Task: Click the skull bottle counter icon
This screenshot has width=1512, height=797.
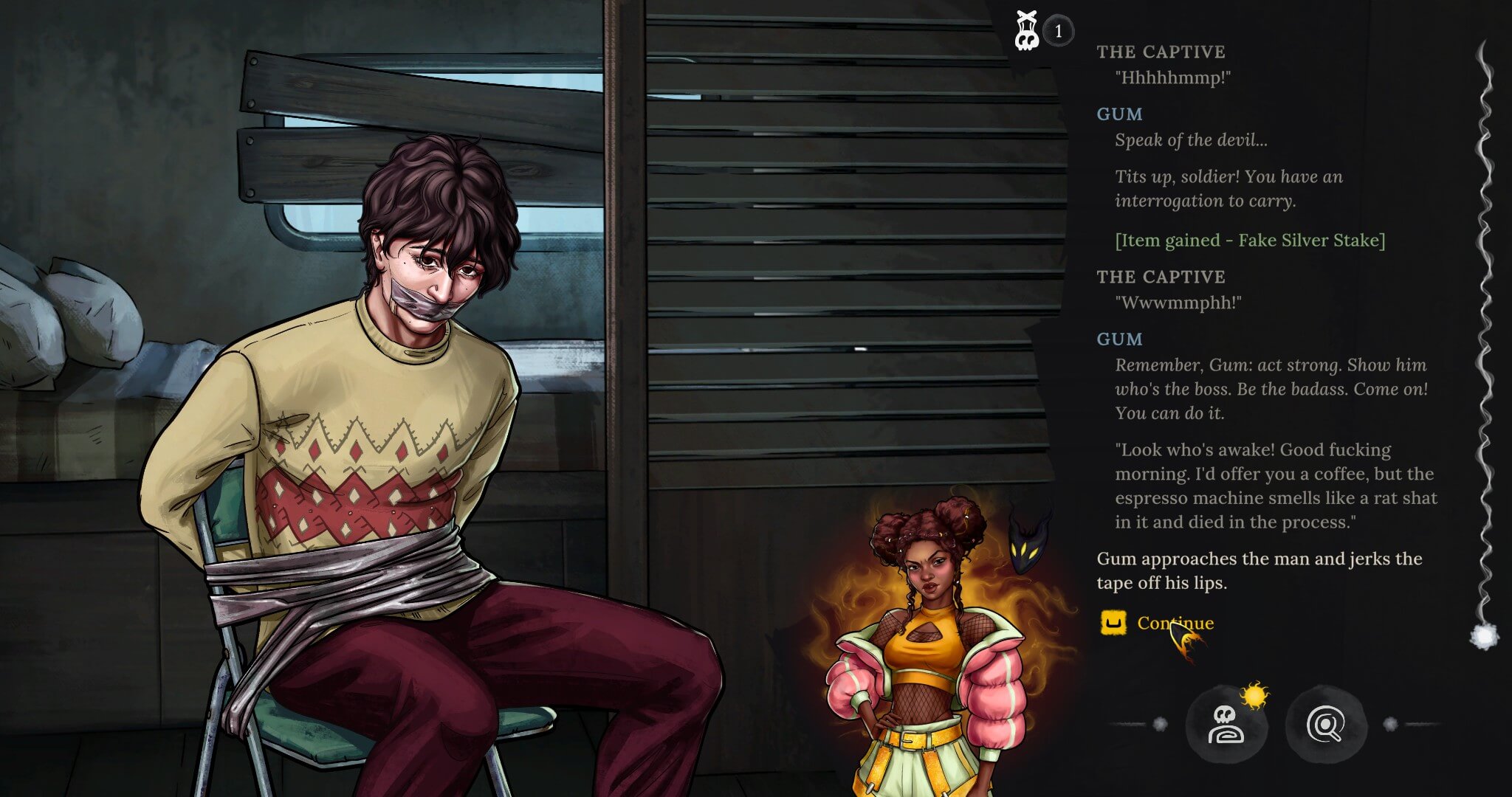Action: click(x=1027, y=31)
